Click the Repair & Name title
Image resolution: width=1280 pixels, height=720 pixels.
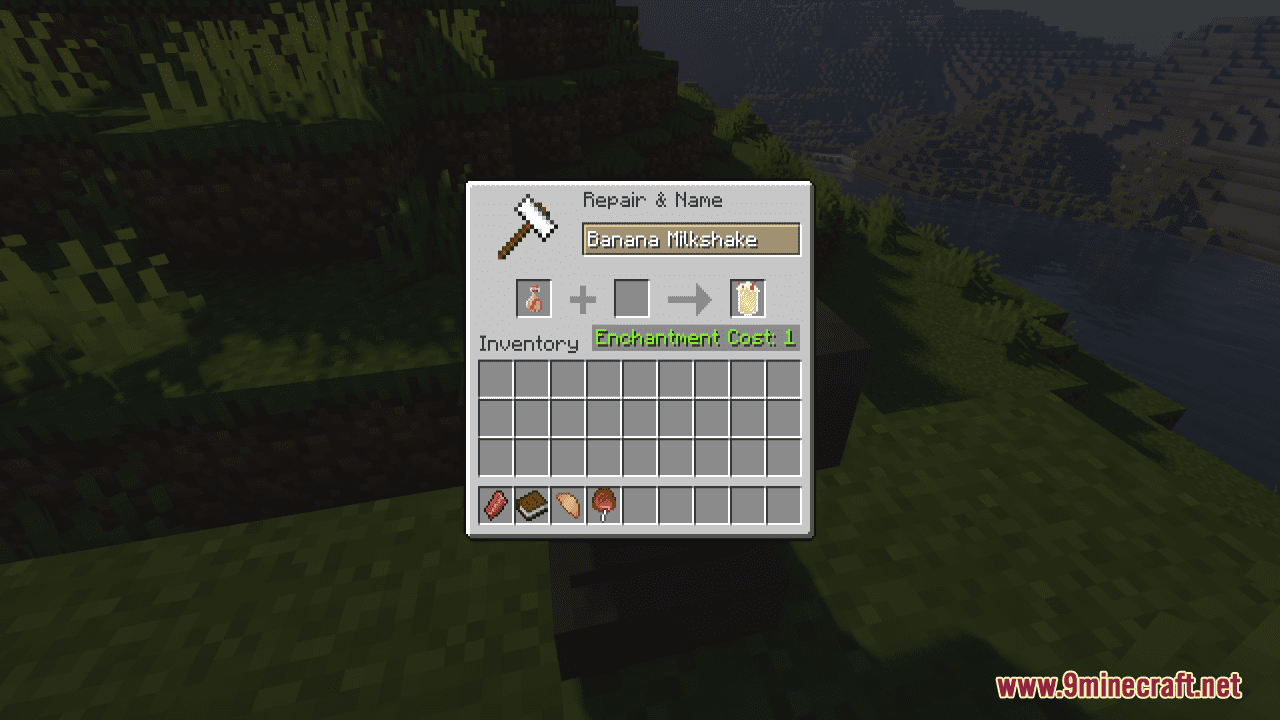tap(652, 200)
